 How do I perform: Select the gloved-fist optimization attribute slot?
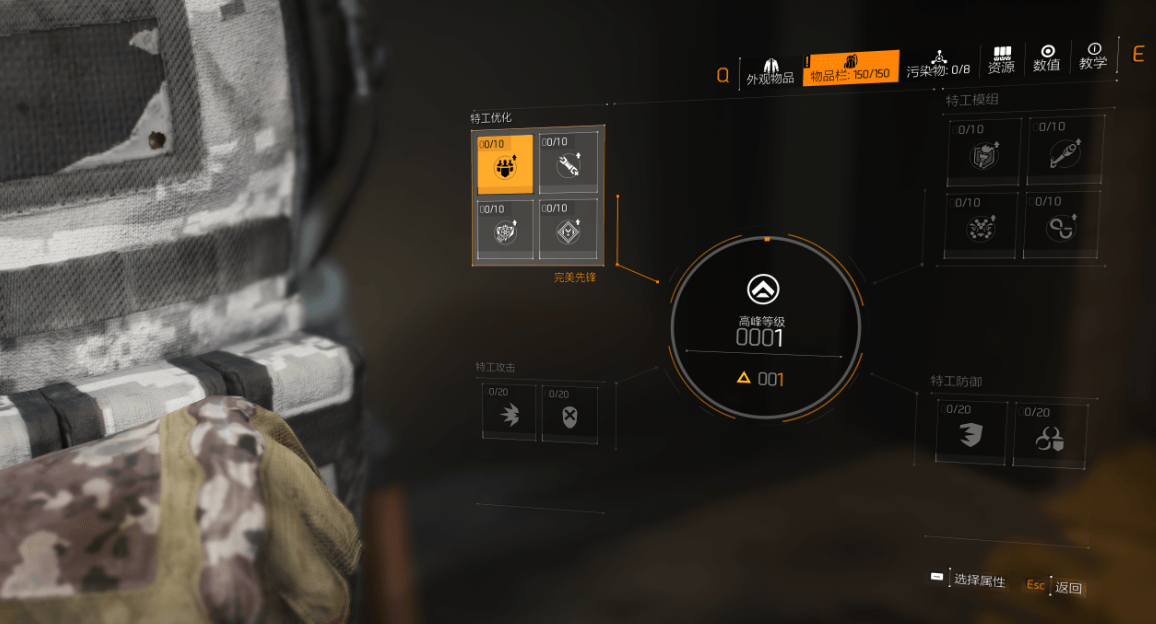[505, 230]
